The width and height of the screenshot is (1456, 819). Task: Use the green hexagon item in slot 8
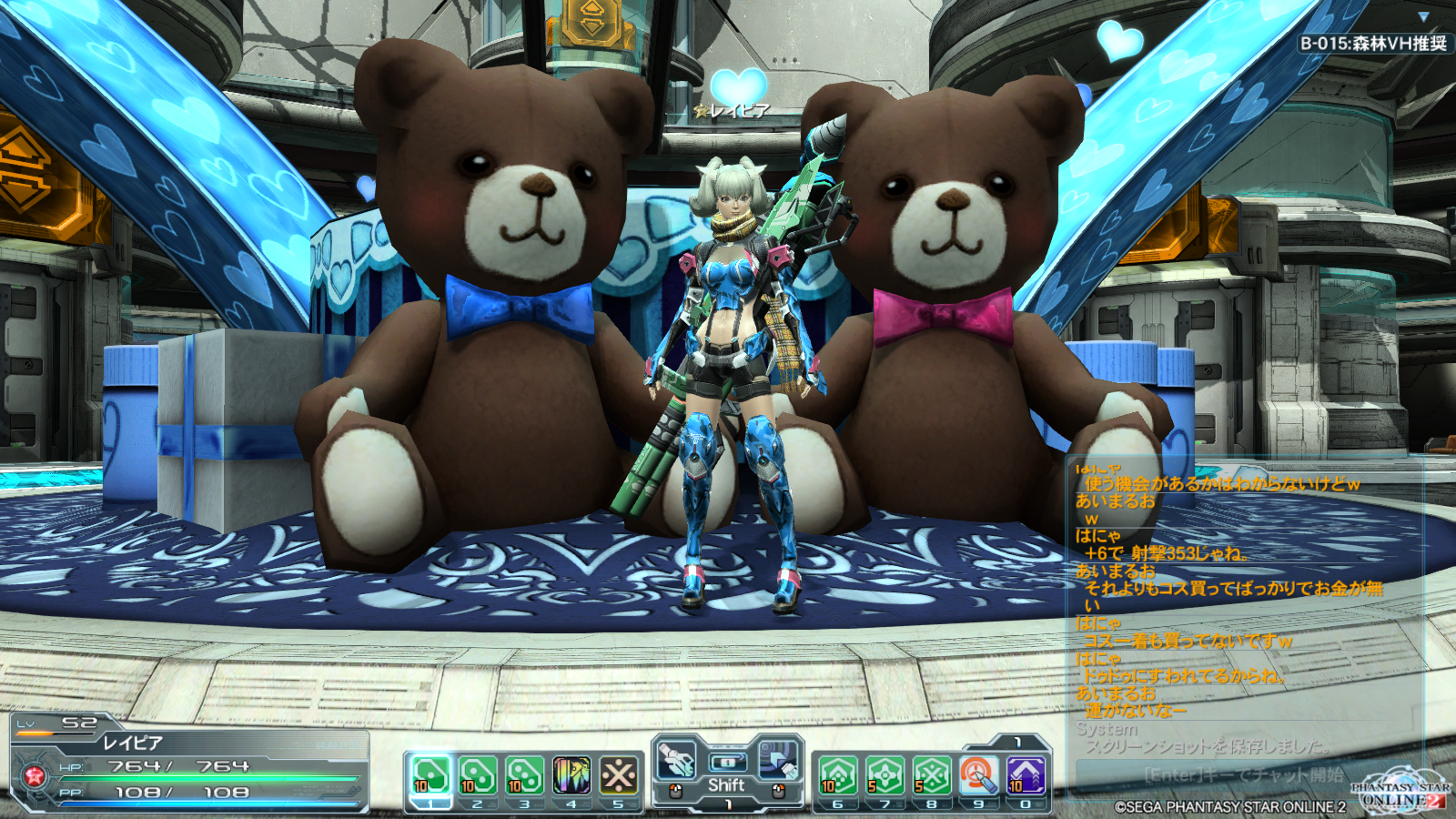(x=932, y=775)
